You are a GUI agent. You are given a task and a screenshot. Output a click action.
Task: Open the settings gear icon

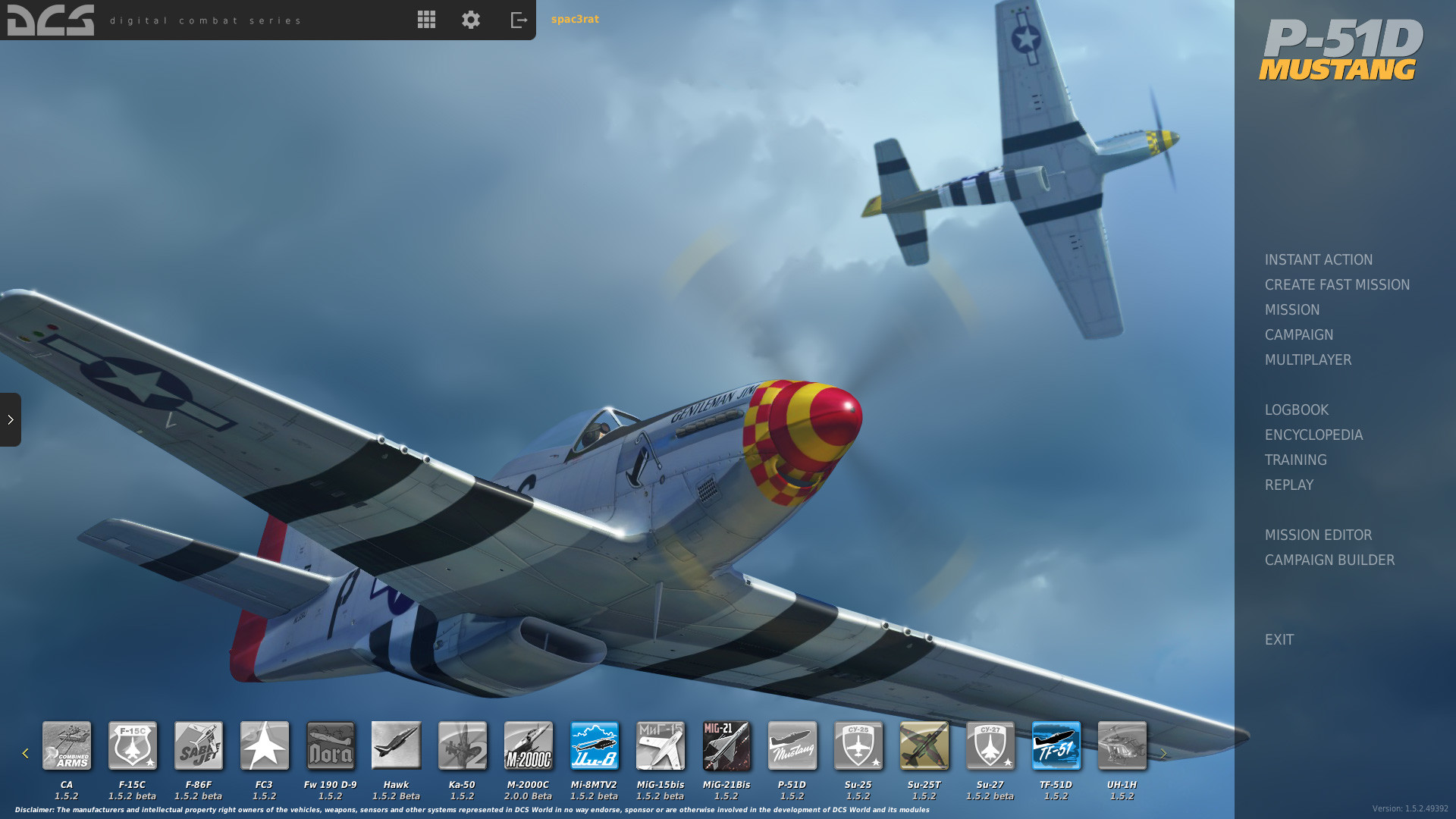pos(470,20)
